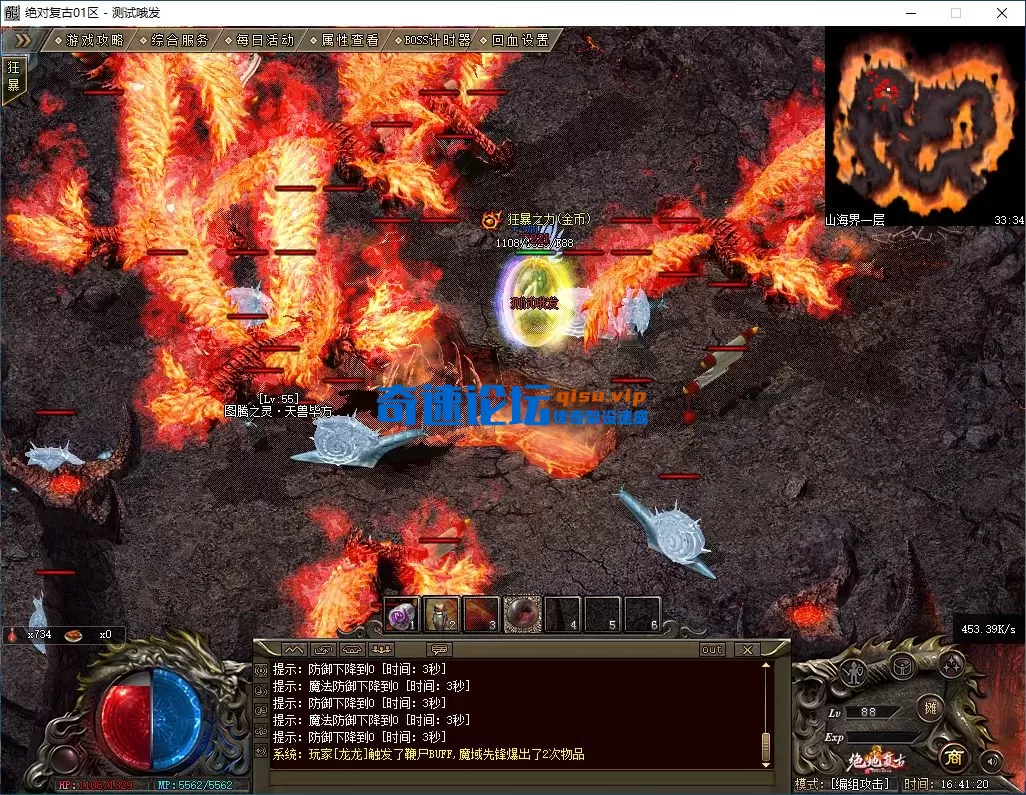The width and height of the screenshot is (1026, 795).
Task: Collapse the top menu with the arrow button
Action: [x=23, y=40]
